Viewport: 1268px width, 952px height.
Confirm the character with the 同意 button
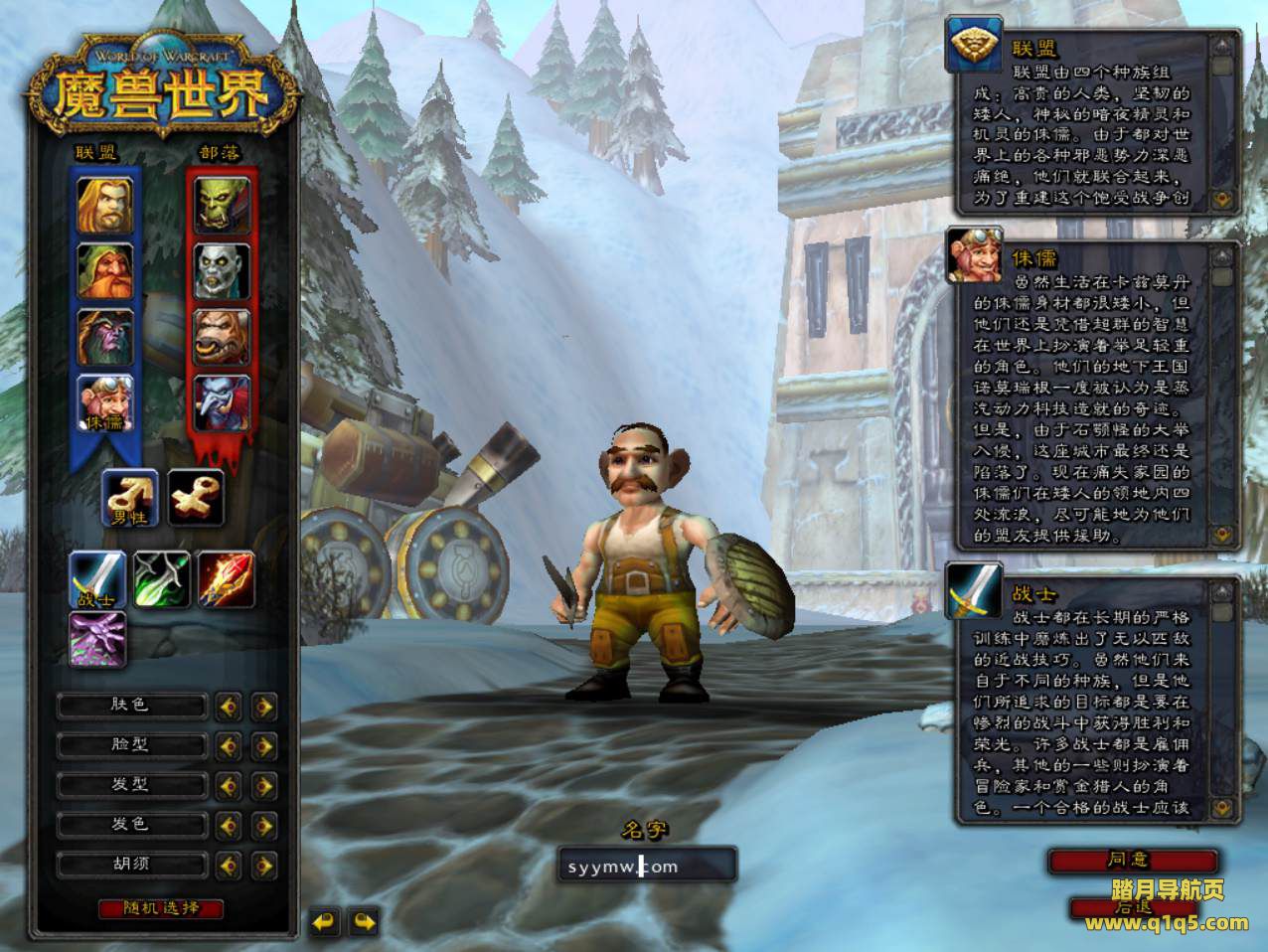tap(1132, 860)
